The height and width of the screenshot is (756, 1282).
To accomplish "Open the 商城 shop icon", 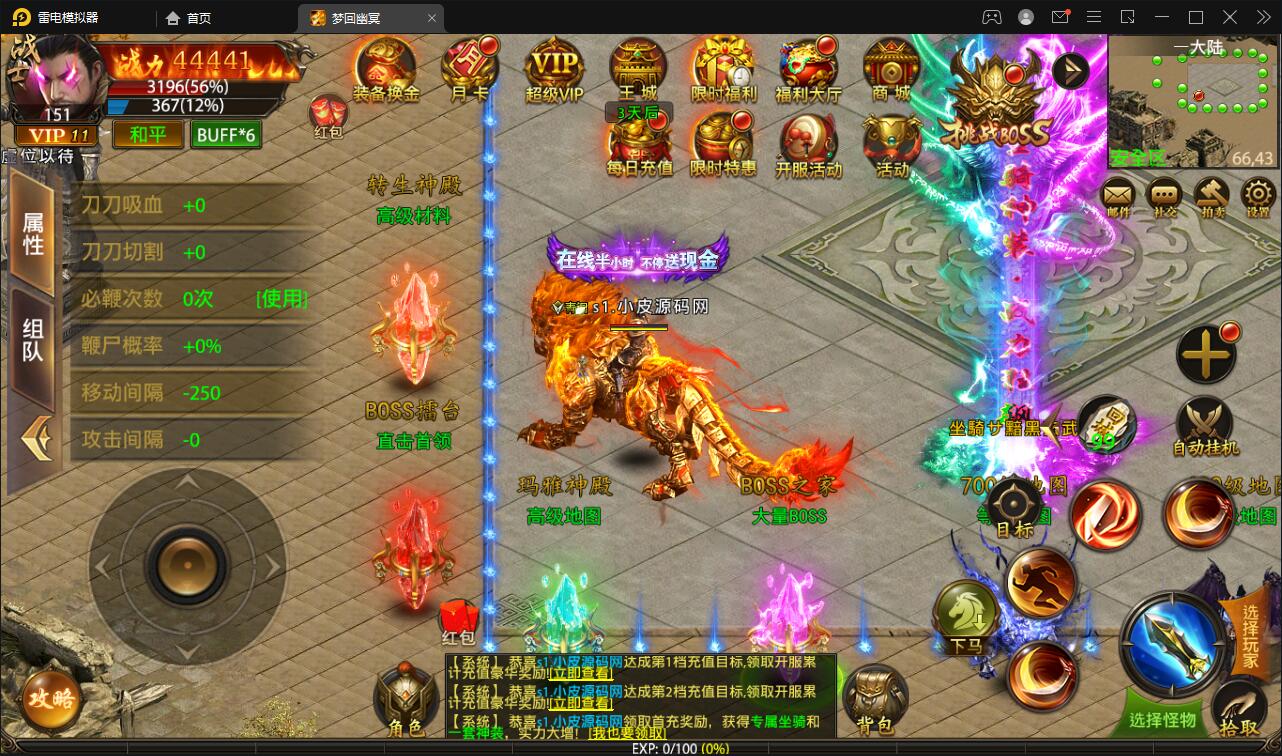I will click(x=891, y=68).
